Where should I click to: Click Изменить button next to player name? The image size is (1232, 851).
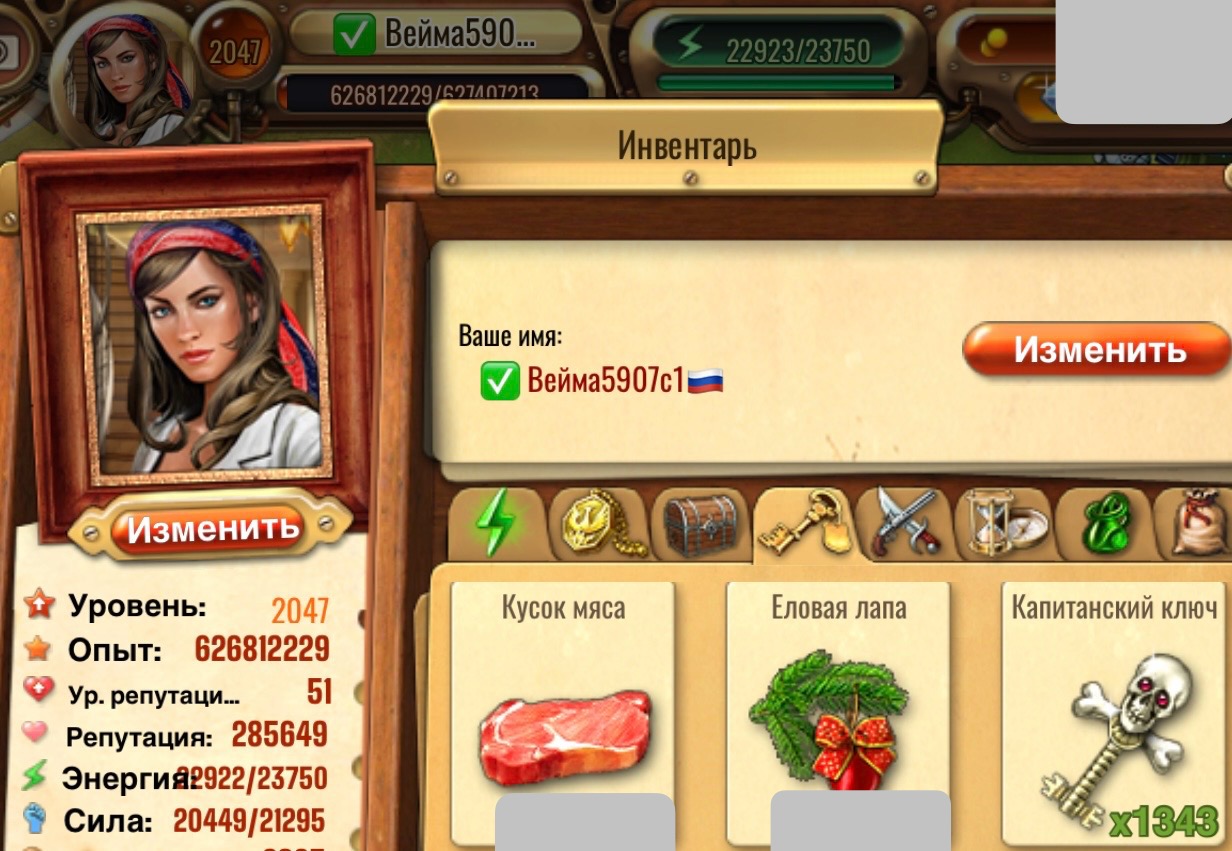pyautogui.click(x=1098, y=350)
